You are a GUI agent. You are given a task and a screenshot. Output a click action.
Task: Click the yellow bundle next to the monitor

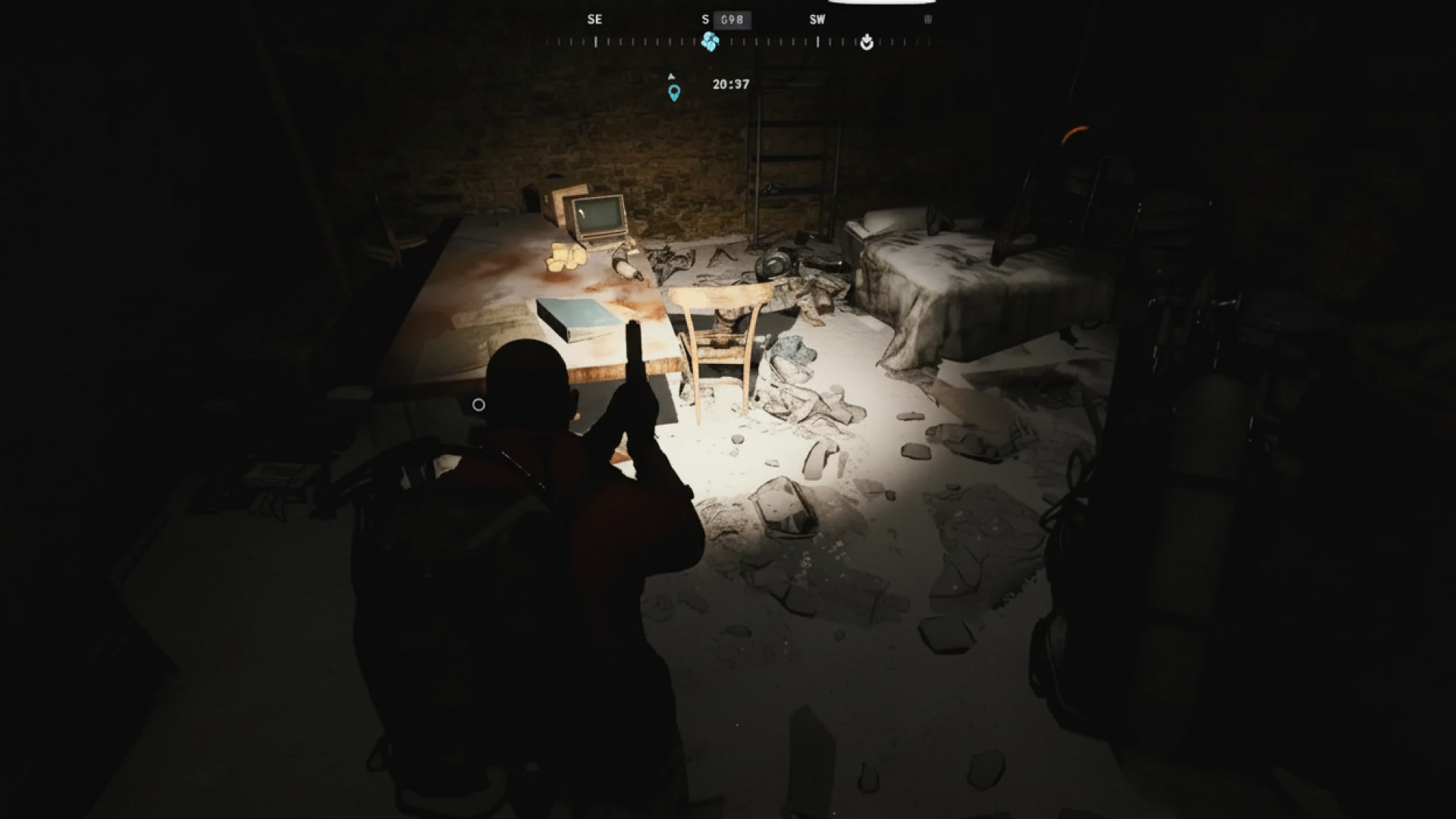pyautogui.click(x=565, y=258)
